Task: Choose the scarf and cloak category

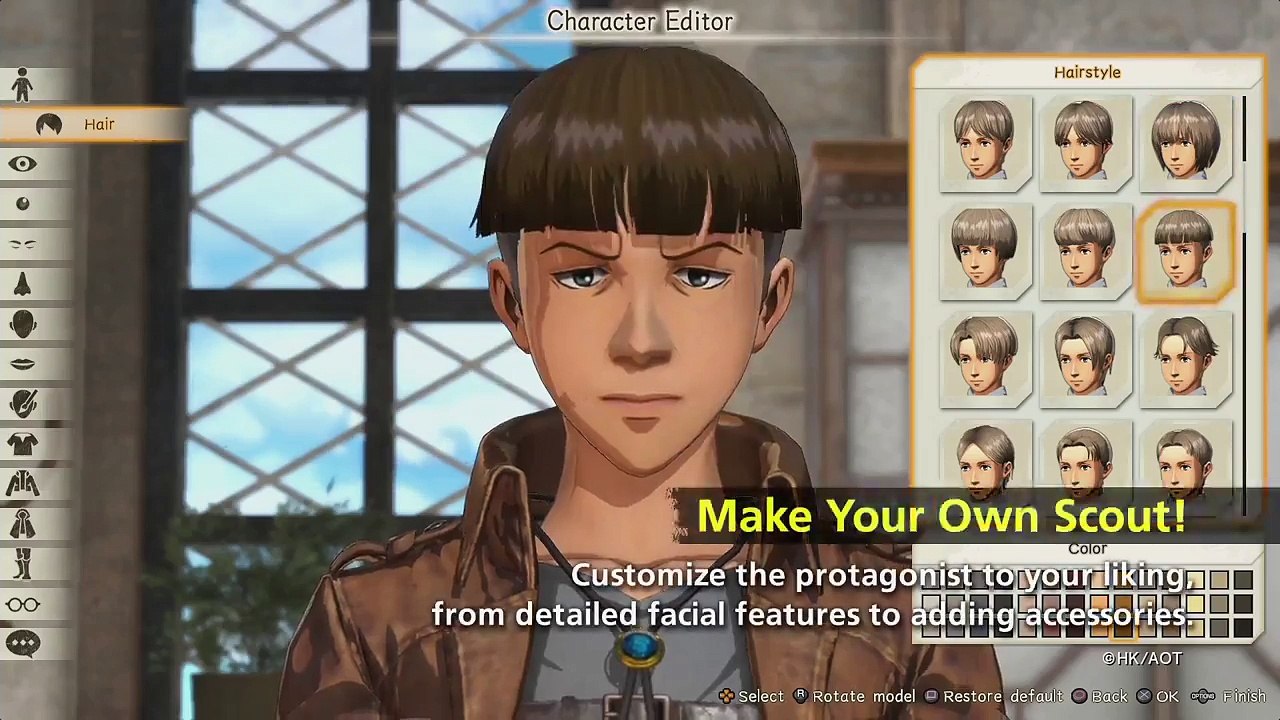Action: tap(22, 524)
